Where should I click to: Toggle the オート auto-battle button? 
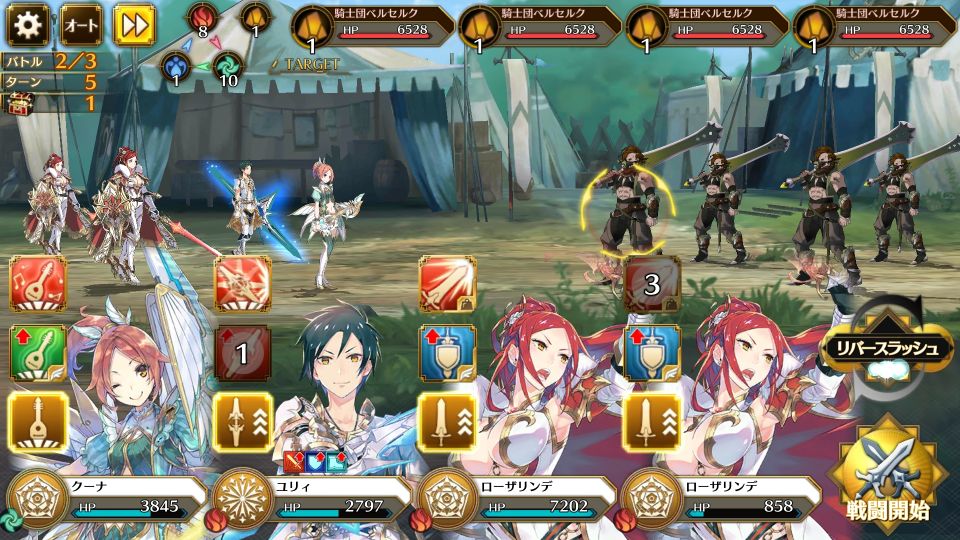pyautogui.click(x=81, y=23)
